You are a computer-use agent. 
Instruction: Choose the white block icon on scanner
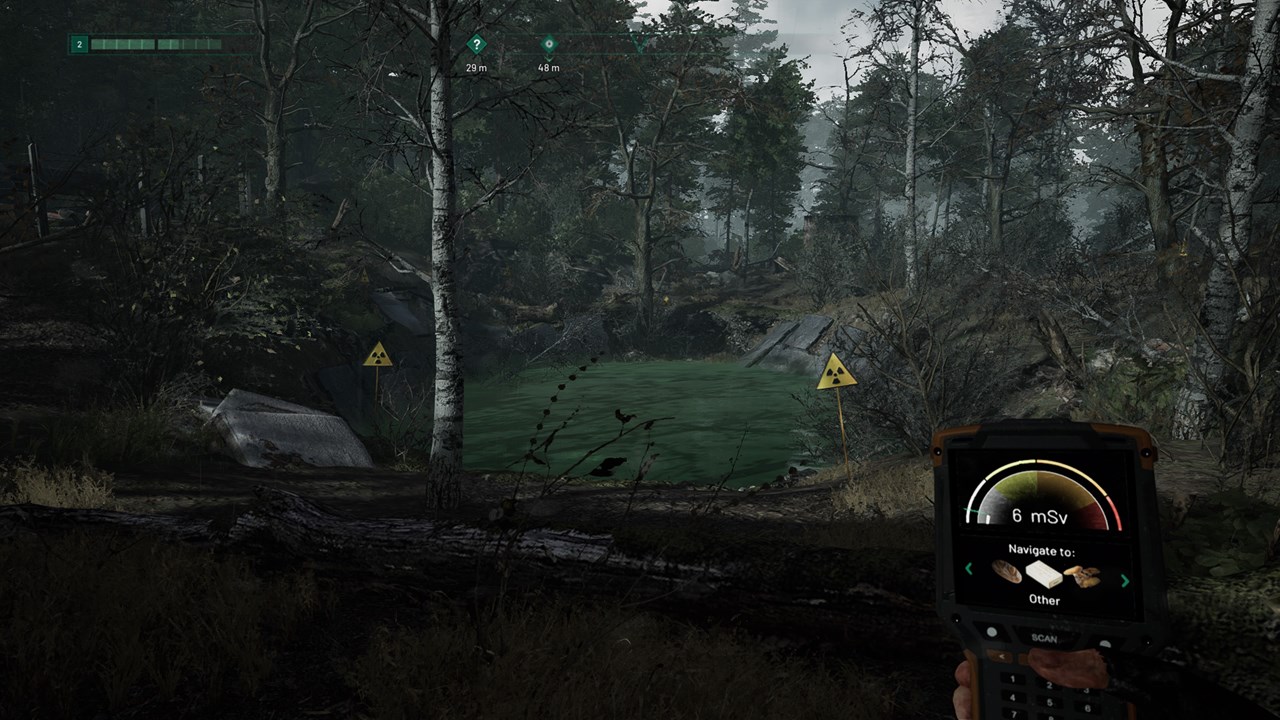[1043, 574]
